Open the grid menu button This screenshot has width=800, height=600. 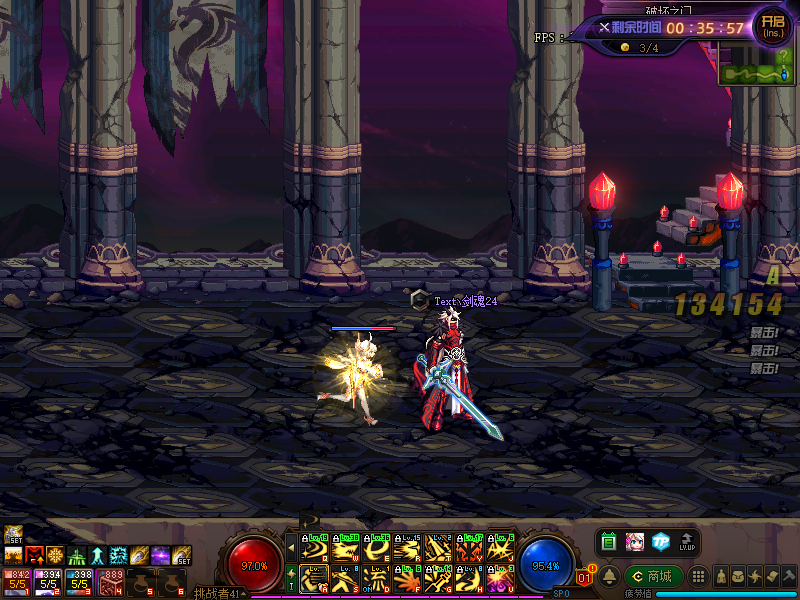point(699,577)
